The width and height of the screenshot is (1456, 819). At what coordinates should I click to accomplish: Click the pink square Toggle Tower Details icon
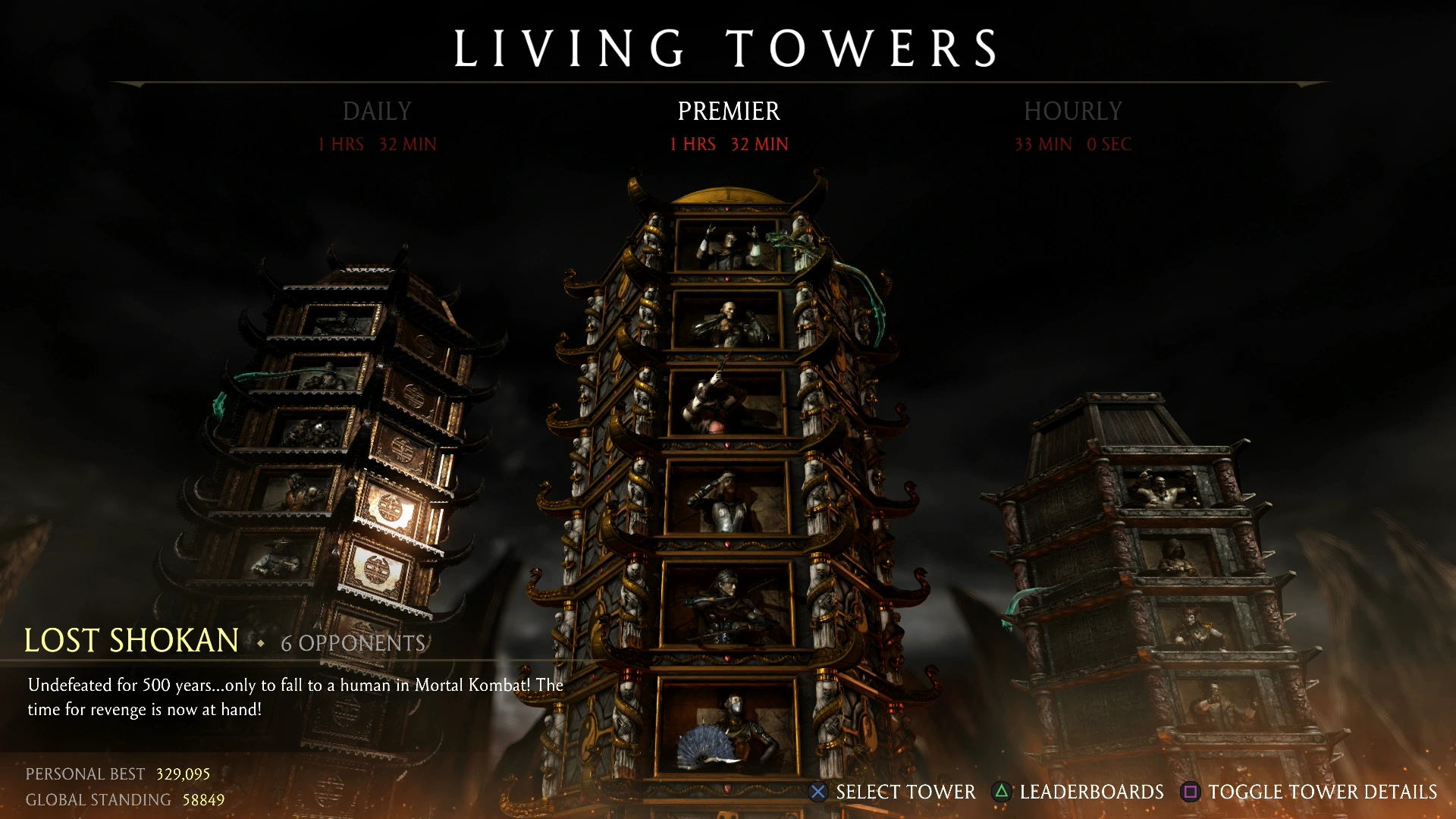coord(1192,792)
